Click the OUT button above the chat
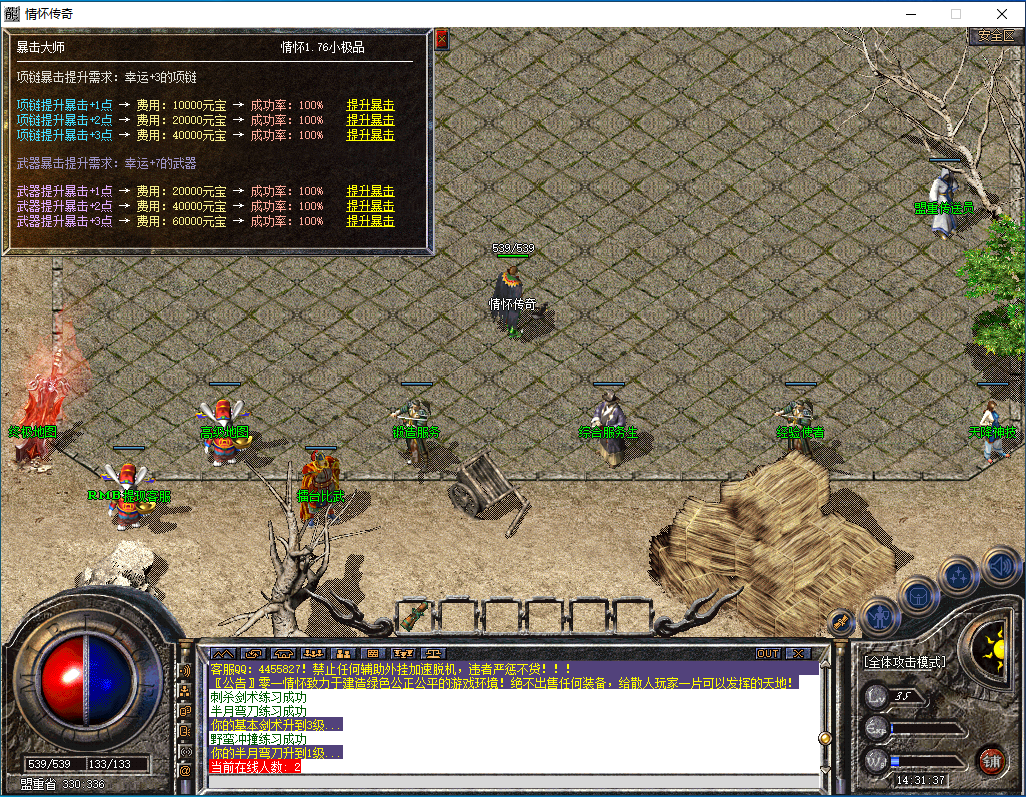Screen dimensions: 1026x797 coord(768,654)
